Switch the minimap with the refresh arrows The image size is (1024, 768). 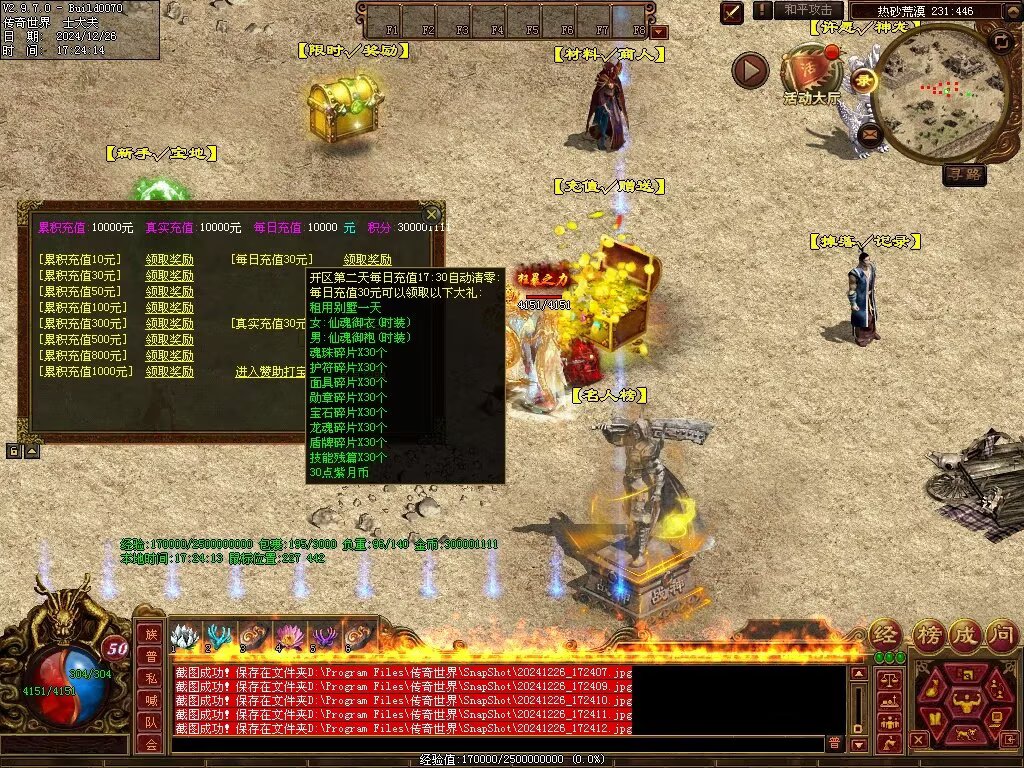coord(1000,42)
